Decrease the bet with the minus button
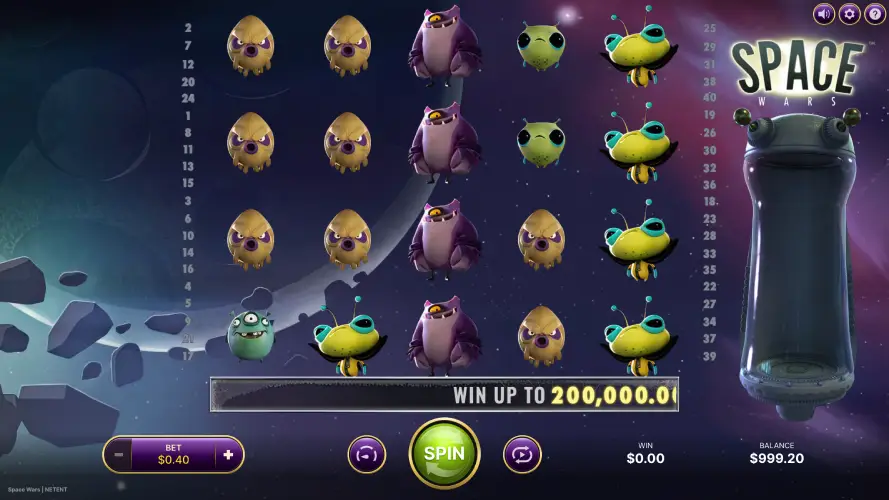Viewport: 889px width, 500px height. tap(118, 455)
